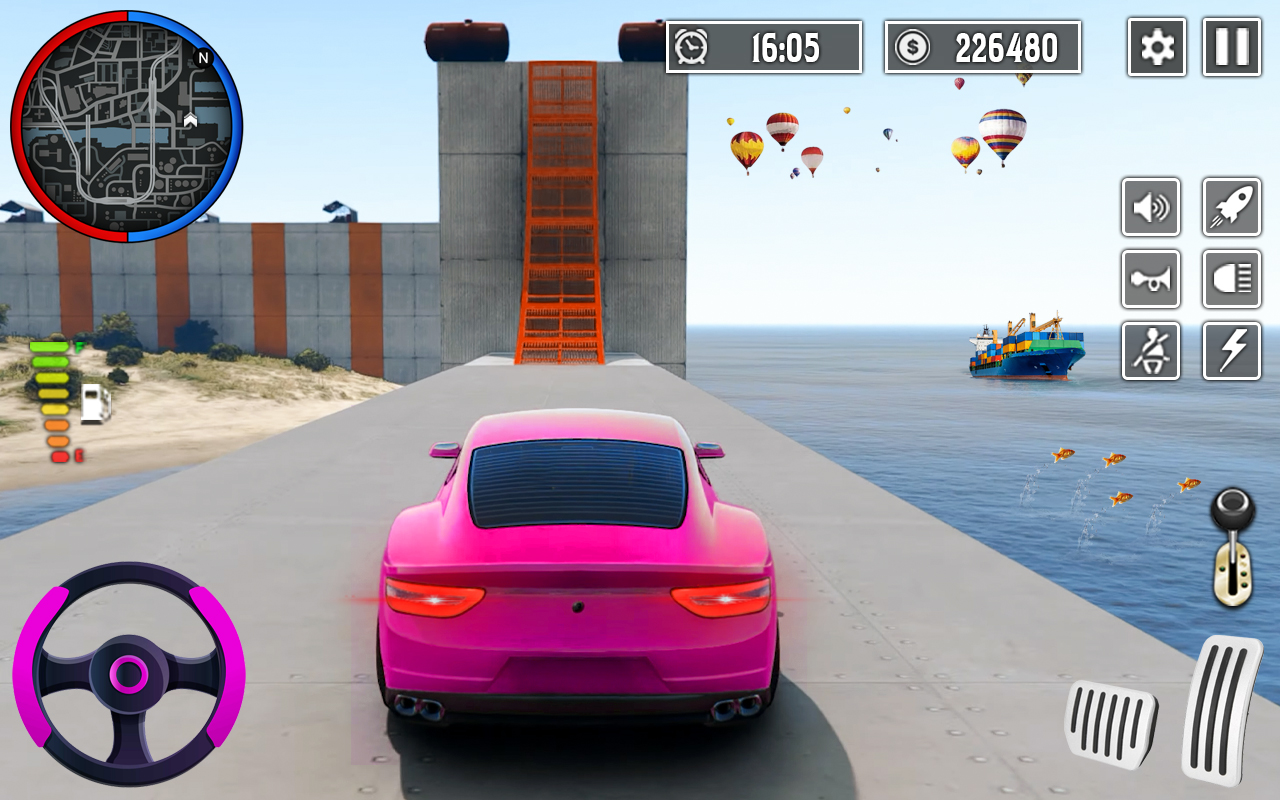The width and height of the screenshot is (1280, 800).
Task: Activate the lightning bolt button
Action: 1231,351
